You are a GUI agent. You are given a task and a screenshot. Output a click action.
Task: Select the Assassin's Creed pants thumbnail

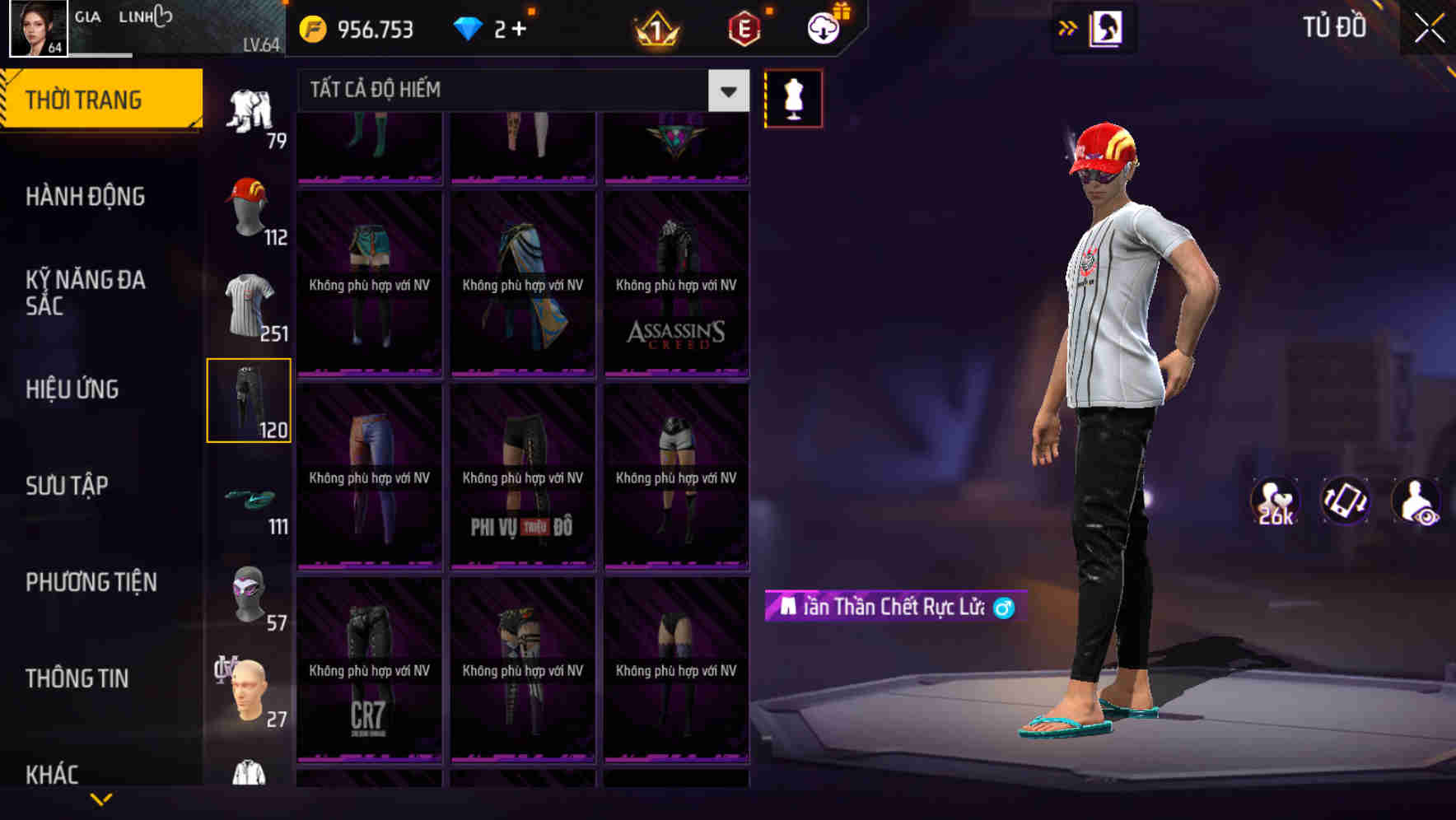pyautogui.click(x=677, y=284)
